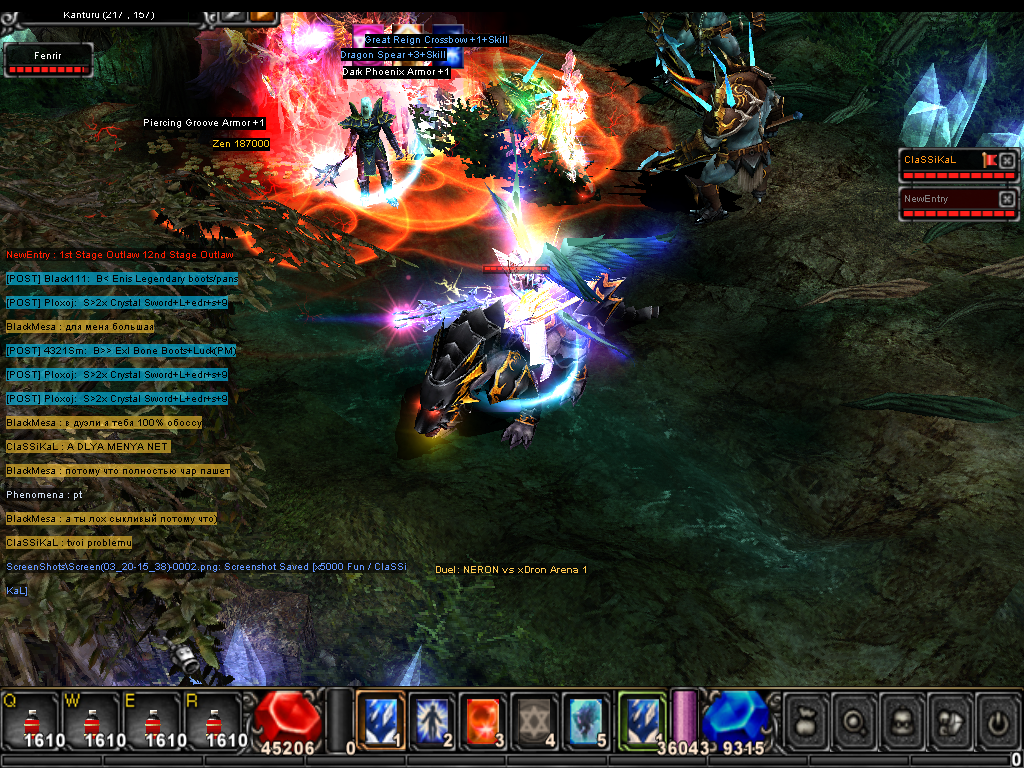Screen dimensions: 1024x768
Task: Activate the orange fire skill in slot 3
Action: pyautogui.click(x=484, y=720)
